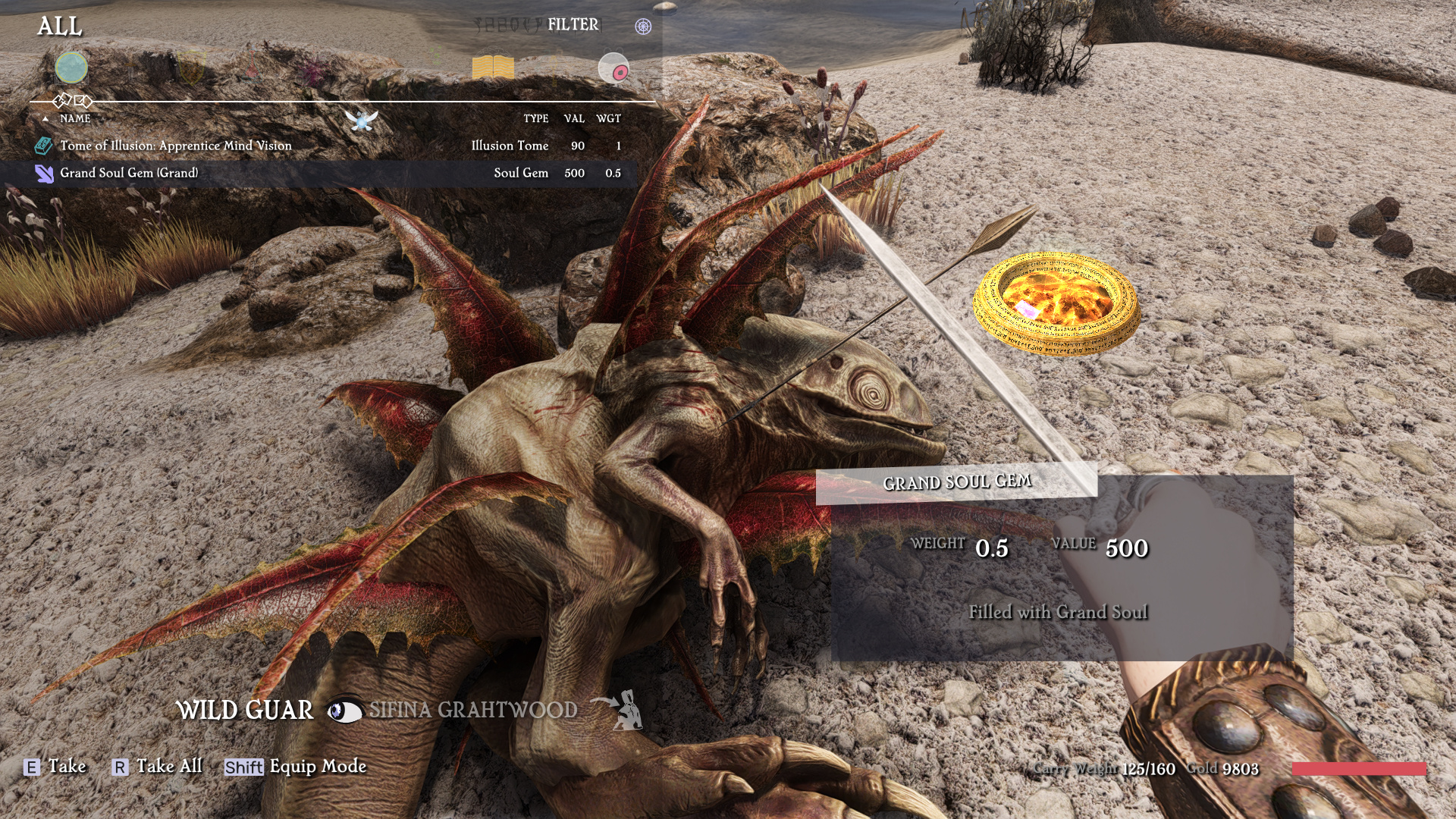Select the Grand Soul Gem (Grand) row
1456x819 pixels.
pos(129,173)
